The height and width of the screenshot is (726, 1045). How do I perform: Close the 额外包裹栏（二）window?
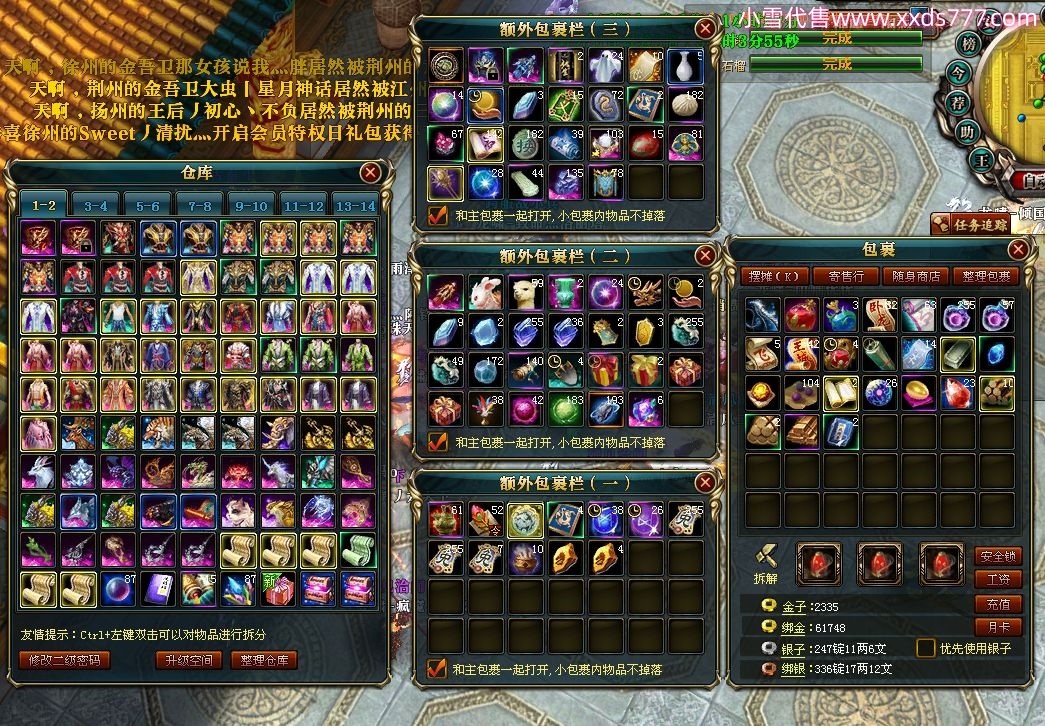coord(706,255)
